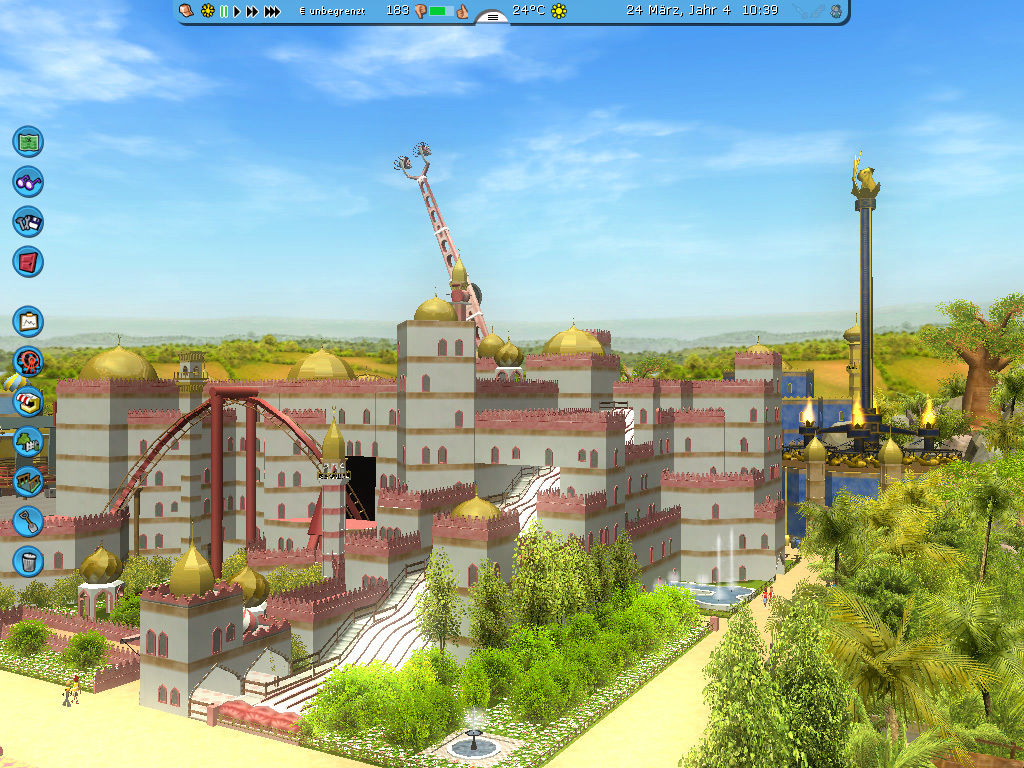Image resolution: width=1024 pixels, height=768 pixels.
Task: Open the rides menu with Ferris wheel
Action: 28,361
